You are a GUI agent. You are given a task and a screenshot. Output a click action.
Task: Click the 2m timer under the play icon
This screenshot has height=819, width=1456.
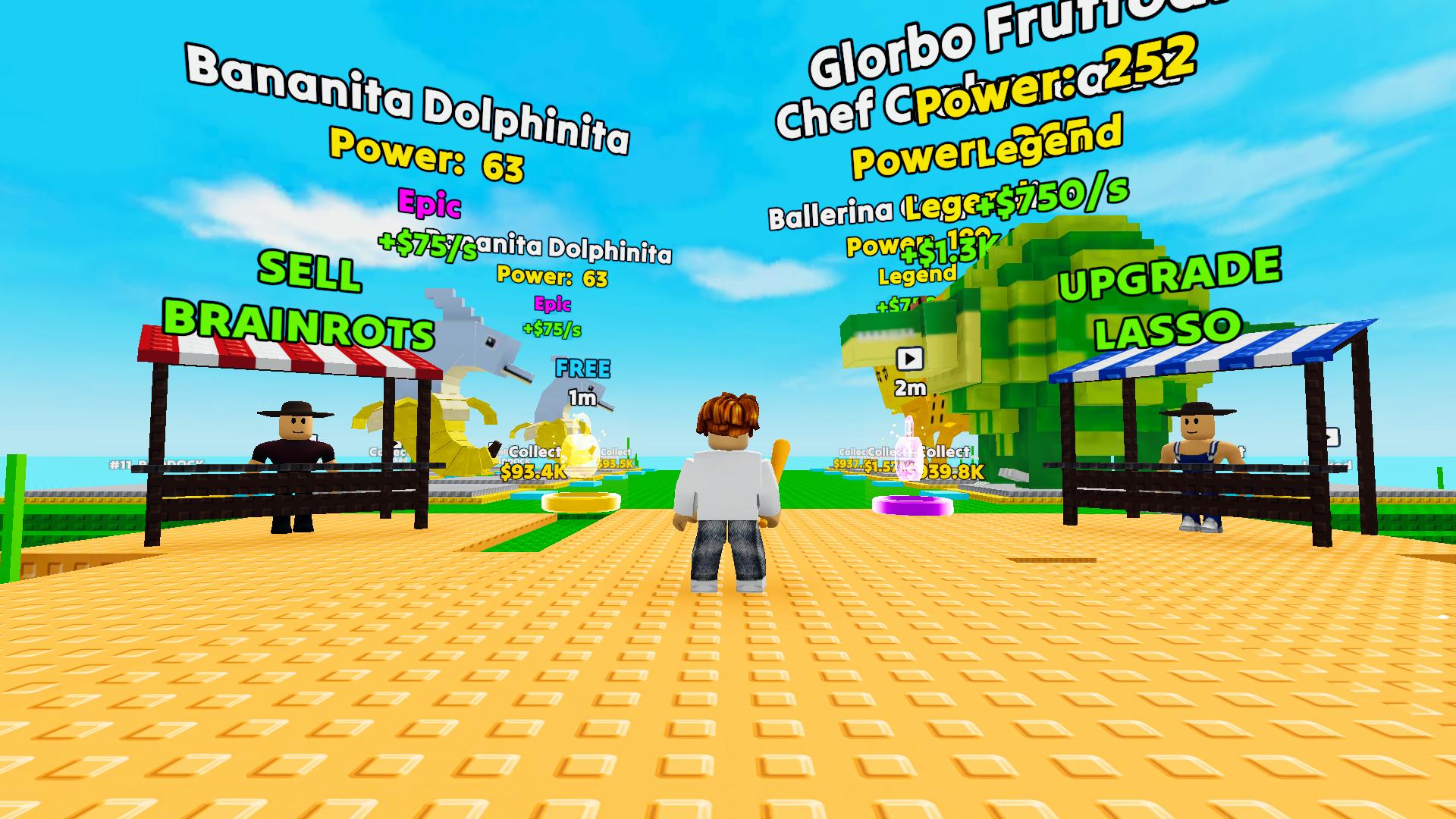coord(912,388)
